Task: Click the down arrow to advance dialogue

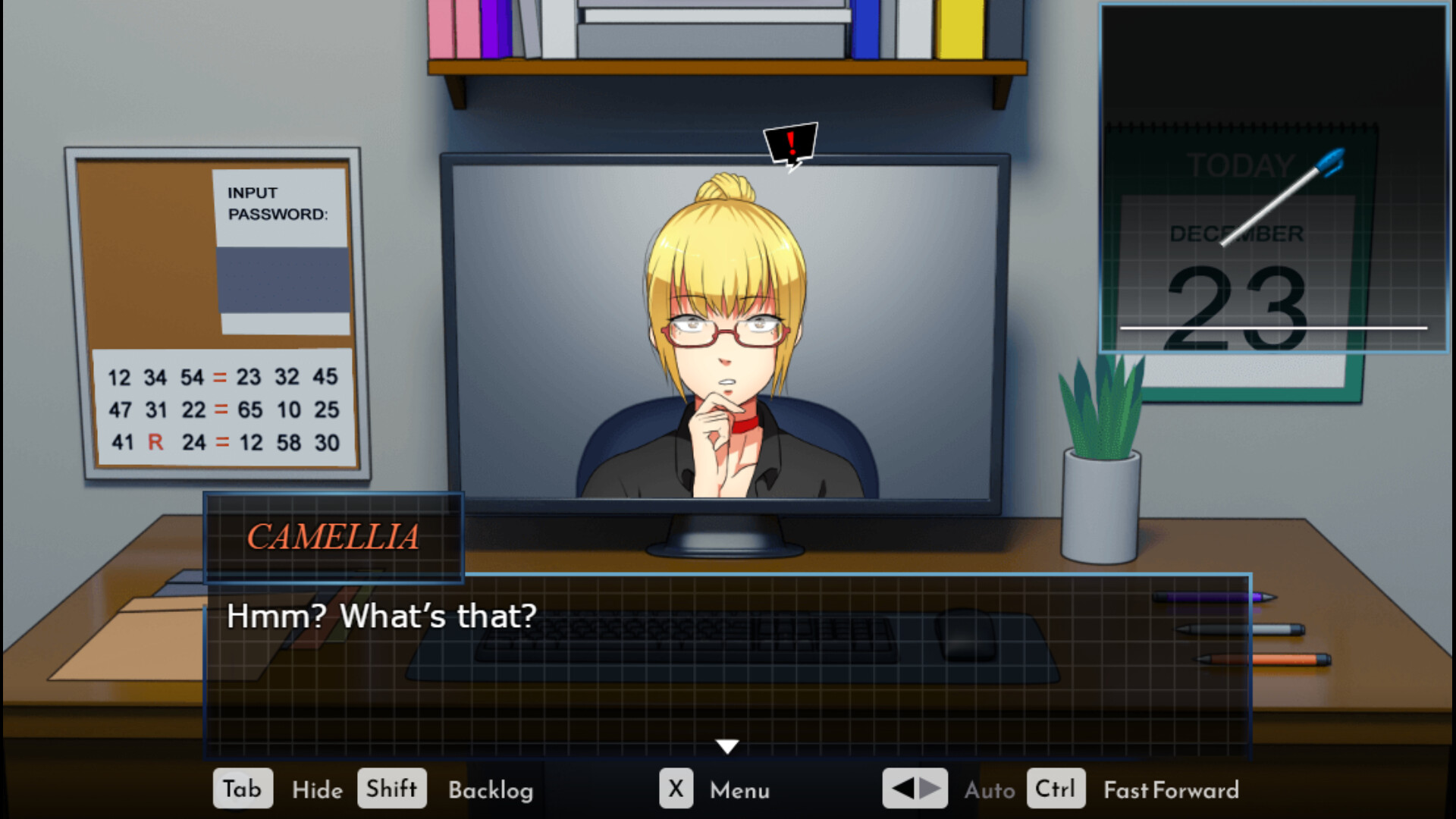Action: tap(728, 745)
